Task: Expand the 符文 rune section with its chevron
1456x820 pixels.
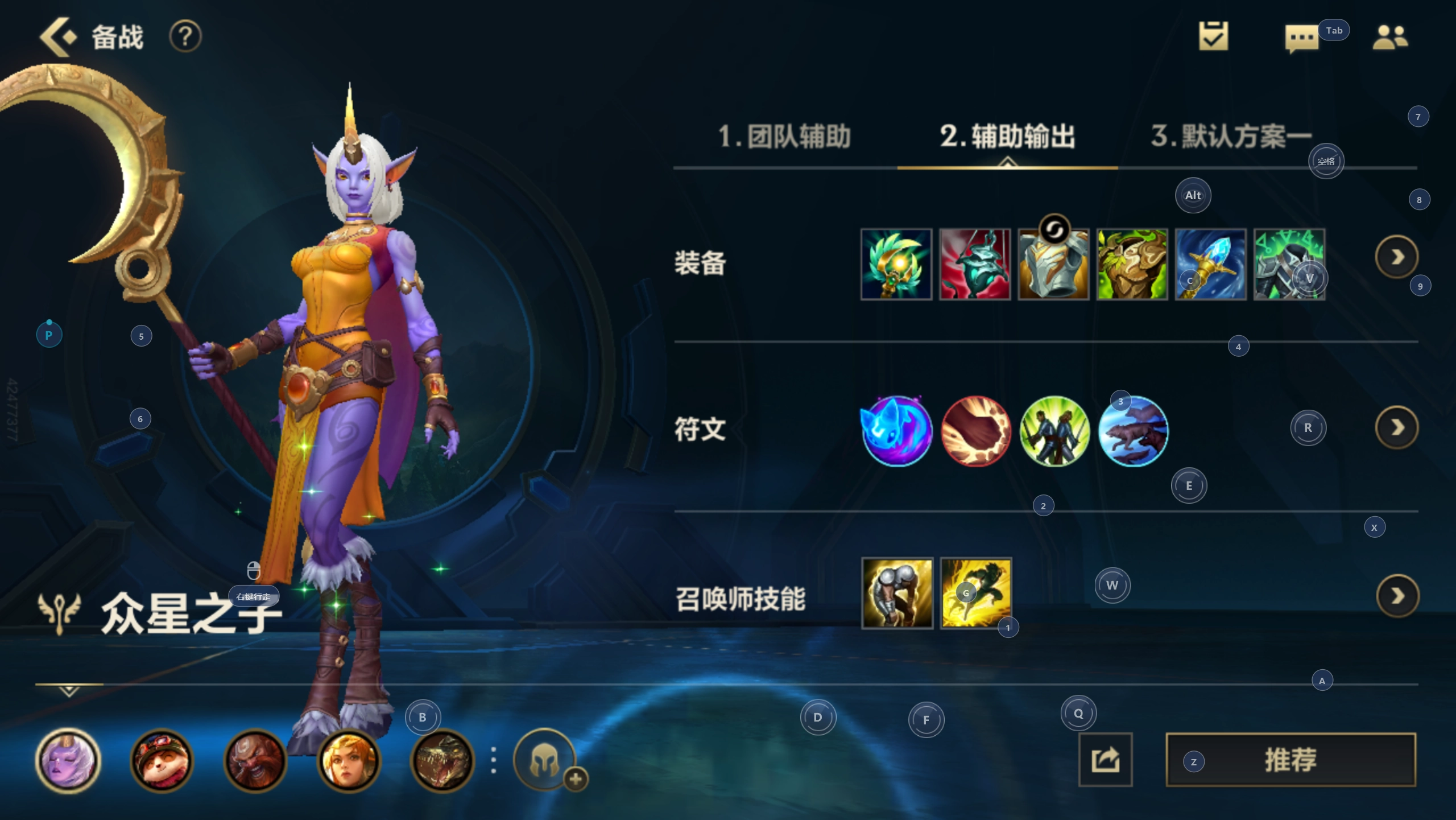Action: [1397, 428]
